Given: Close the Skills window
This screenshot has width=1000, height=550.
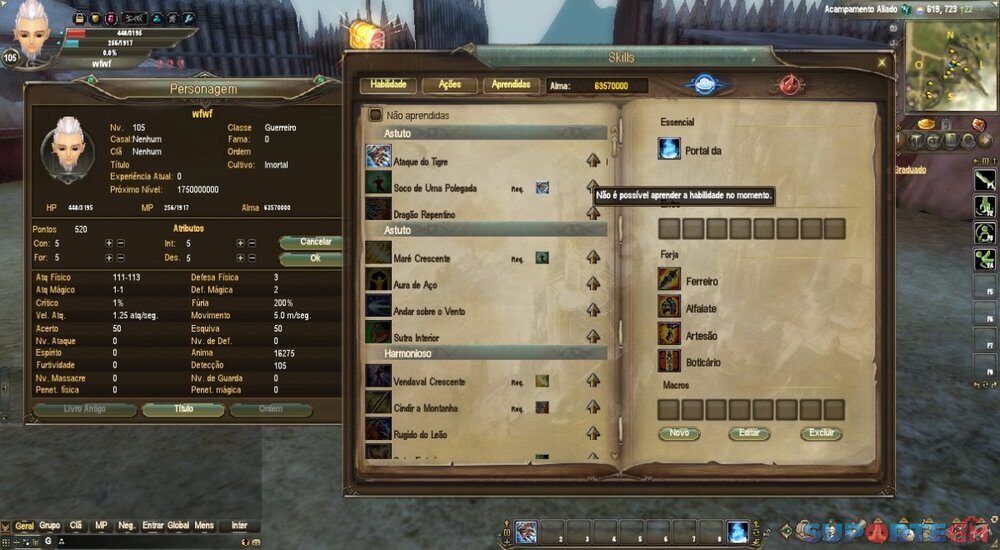Looking at the screenshot, I should 881,62.
